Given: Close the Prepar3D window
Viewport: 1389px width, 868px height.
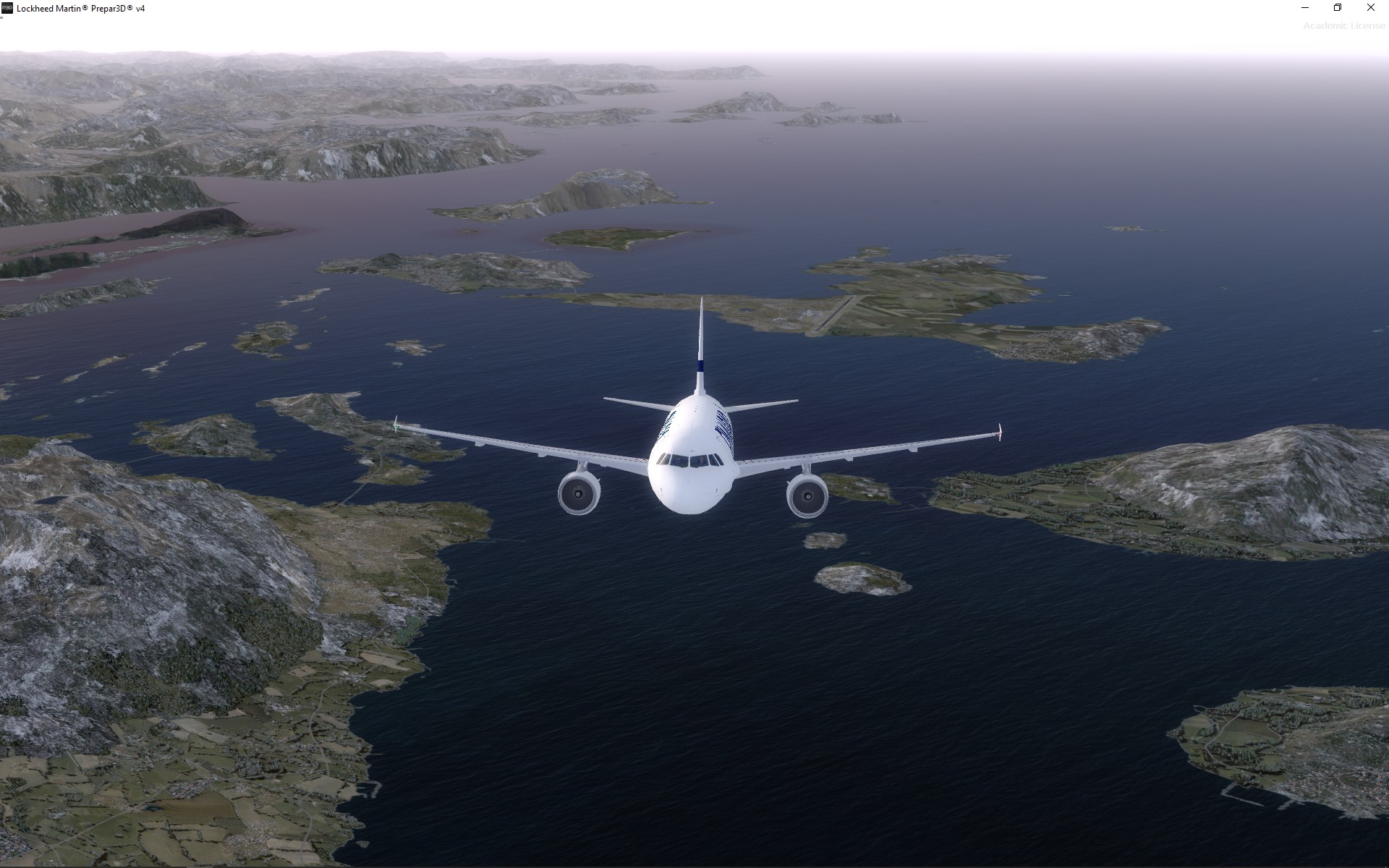Looking at the screenshot, I should [x=1370, y=8].
